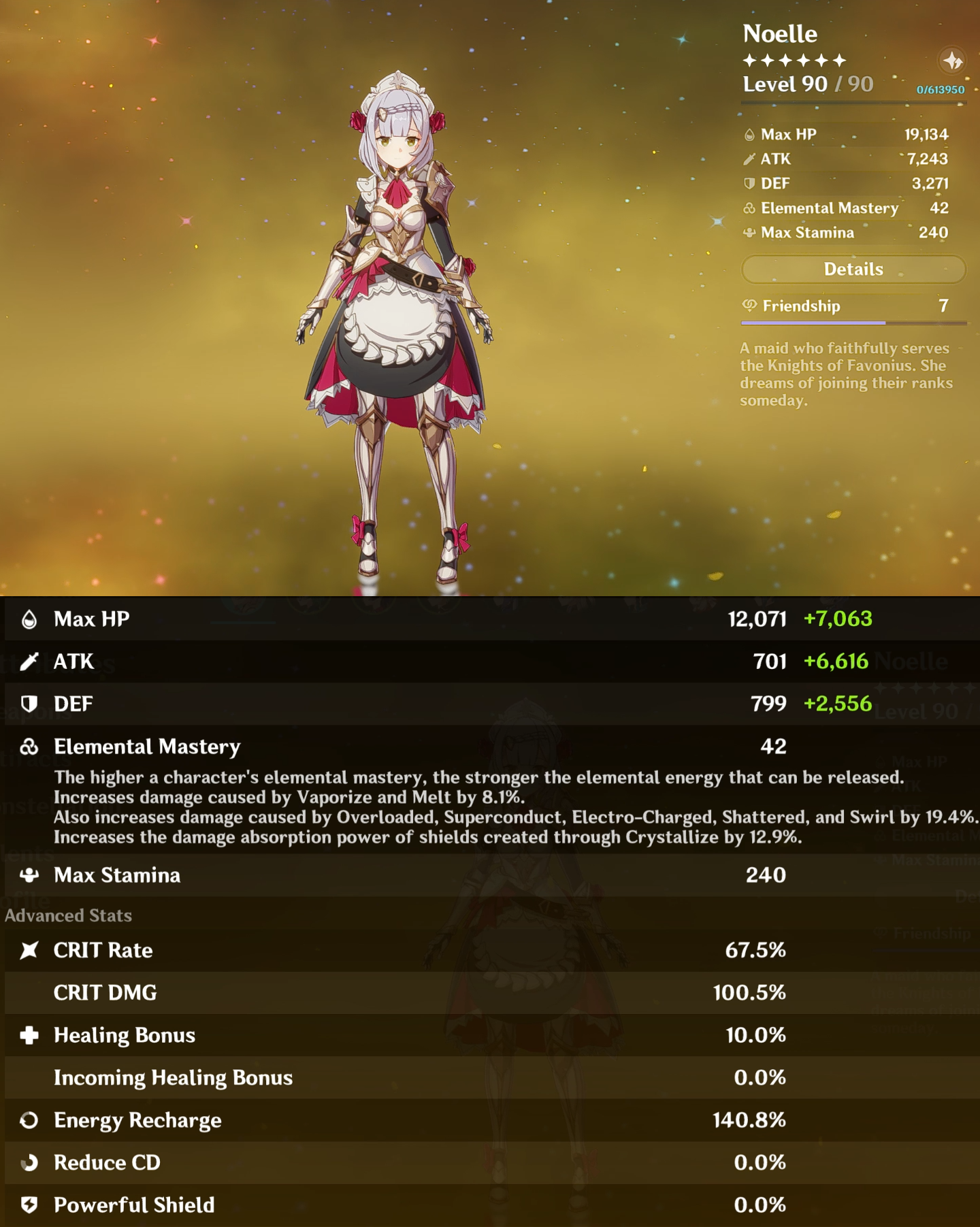Select the ATK sword icon
This screenshot has width=980, height=1227.
coord(29,661)
